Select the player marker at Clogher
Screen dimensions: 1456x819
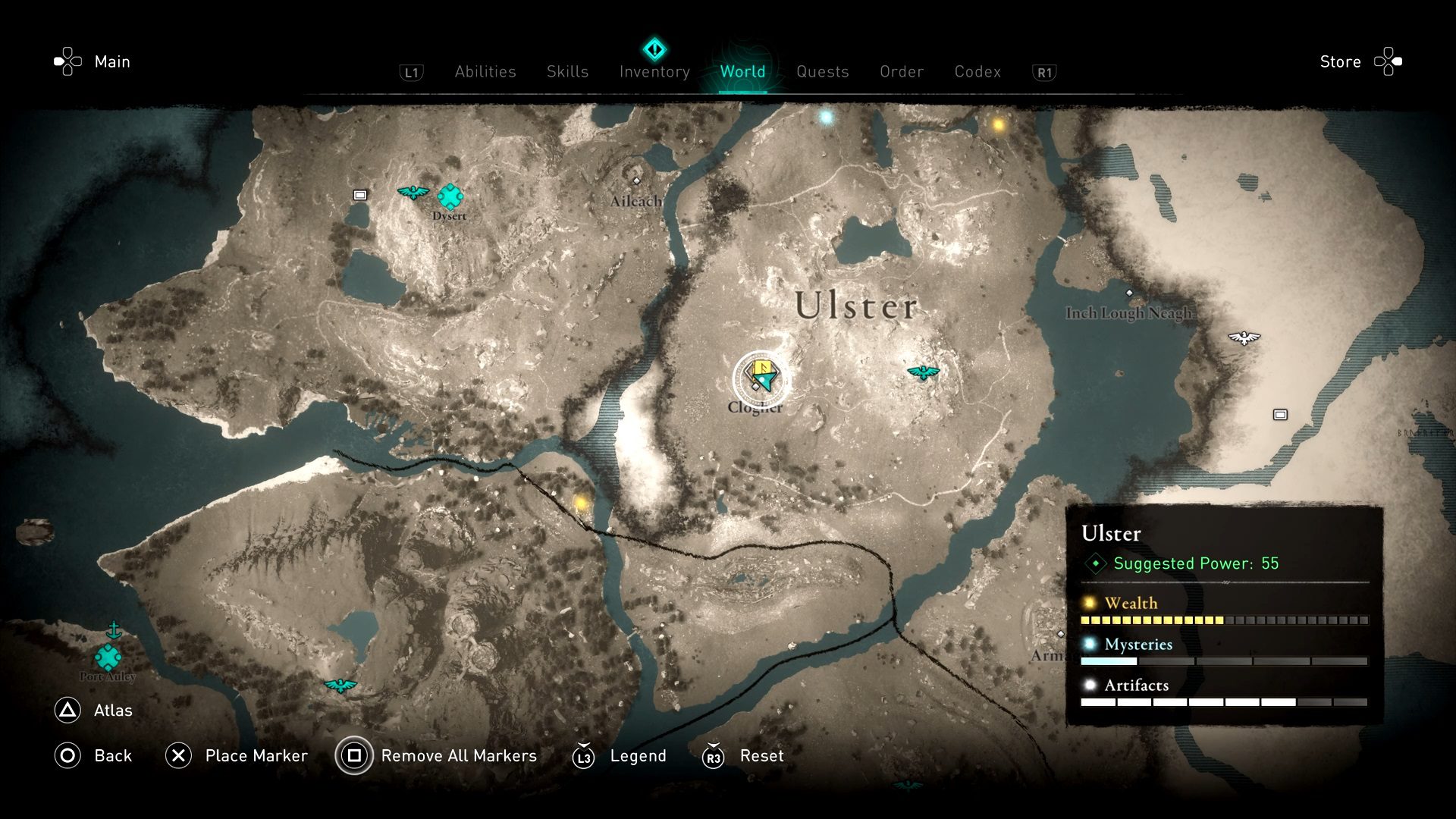point(761,377)
